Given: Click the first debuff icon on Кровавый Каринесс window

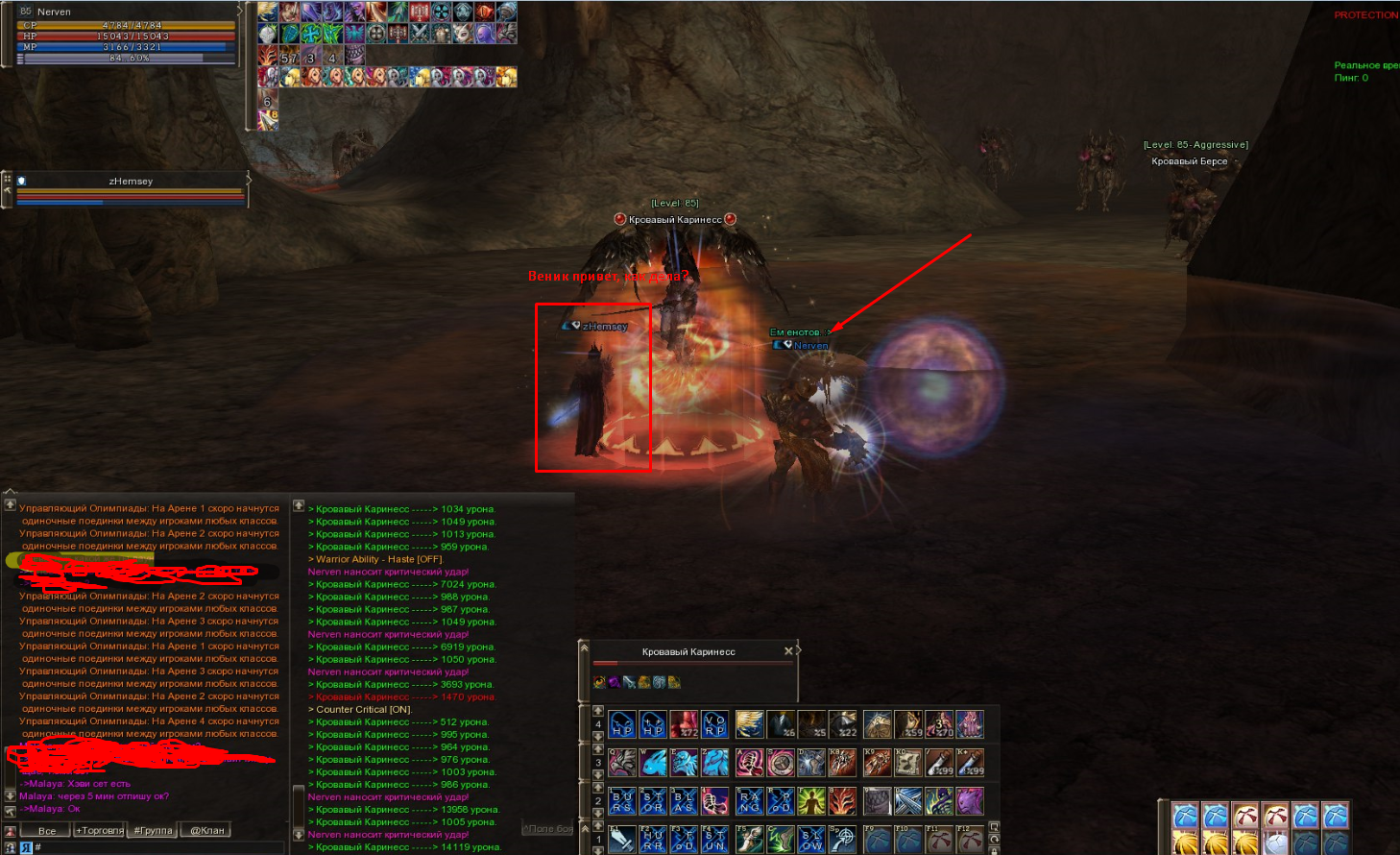Looking at the screenshot, I should 599,682.
